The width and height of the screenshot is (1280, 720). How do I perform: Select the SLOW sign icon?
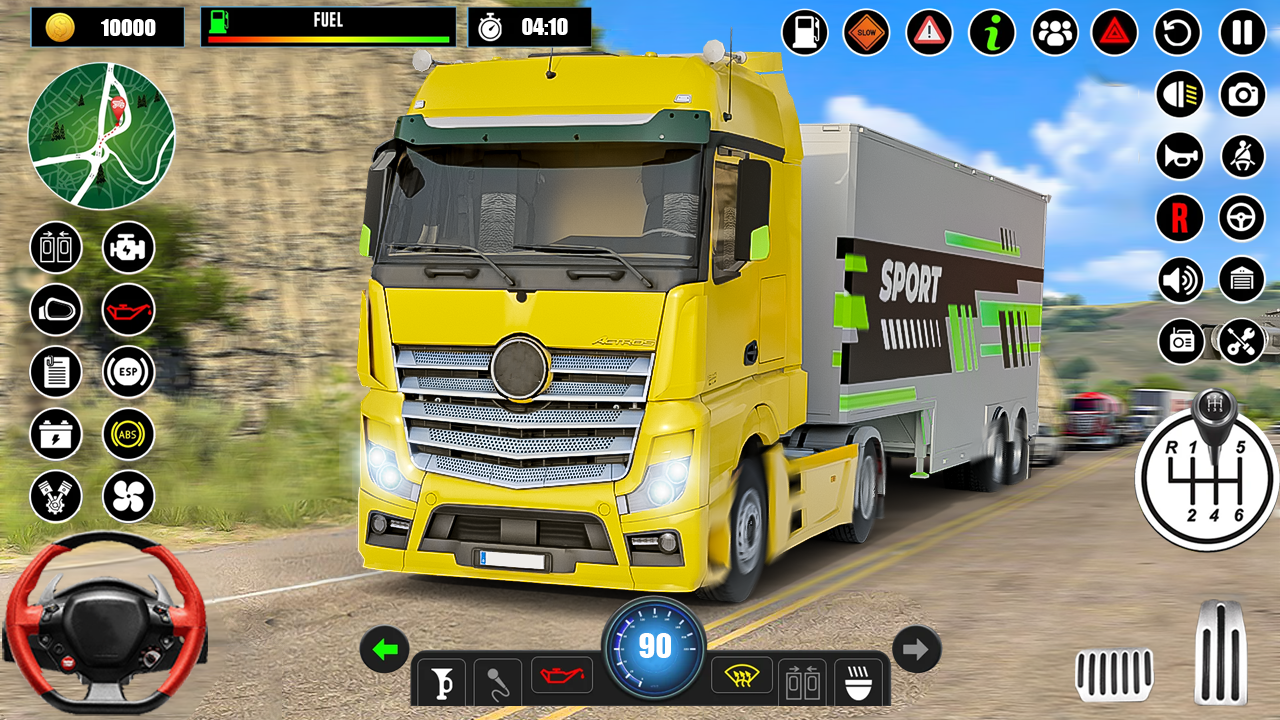(x=866, y=32)
